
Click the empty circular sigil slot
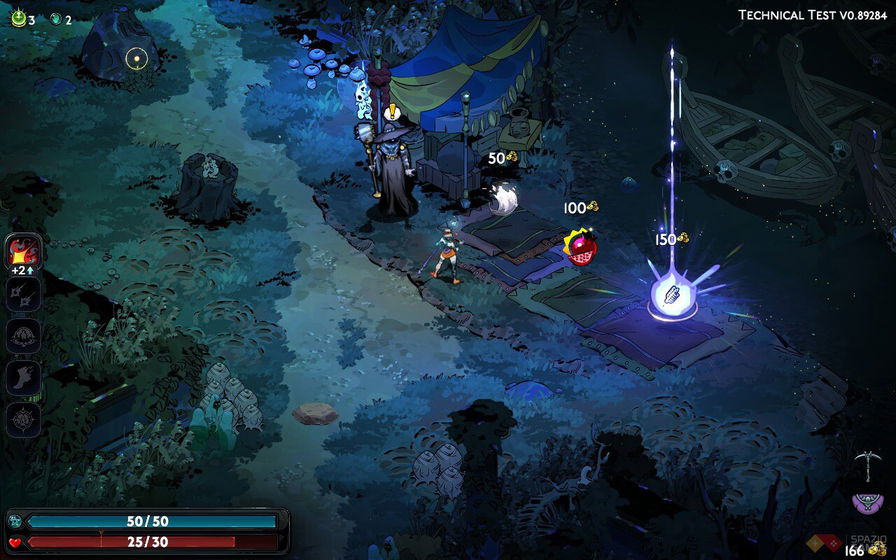(x=23, y=419)
